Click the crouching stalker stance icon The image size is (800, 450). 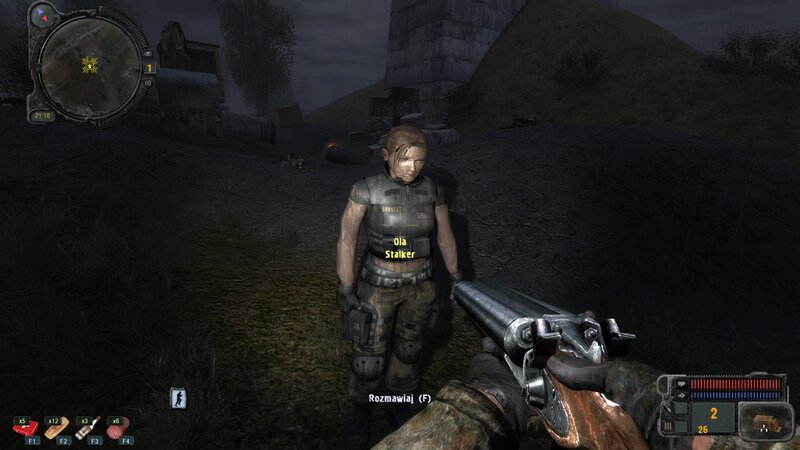(179, 397)
